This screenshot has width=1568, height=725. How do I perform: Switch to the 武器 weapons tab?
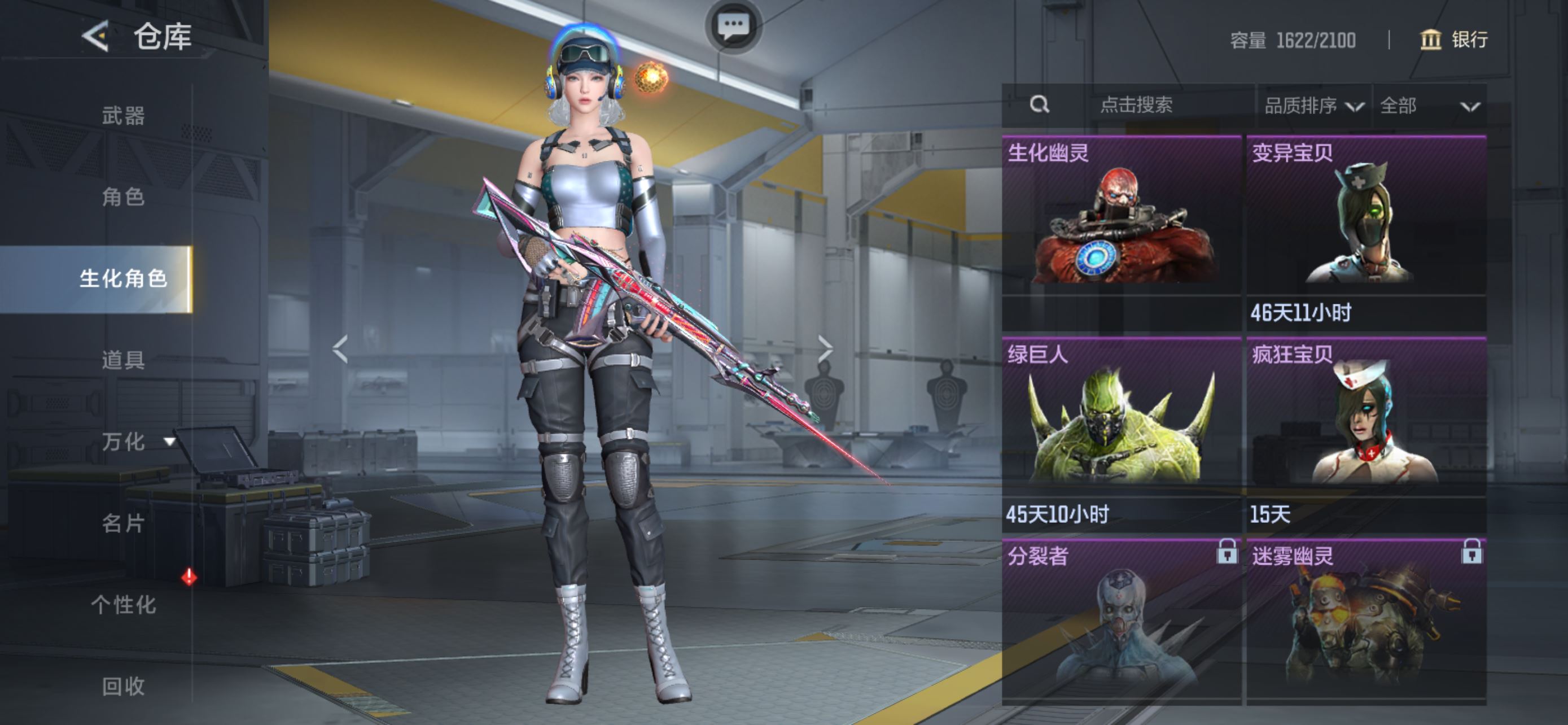[123, 115]
